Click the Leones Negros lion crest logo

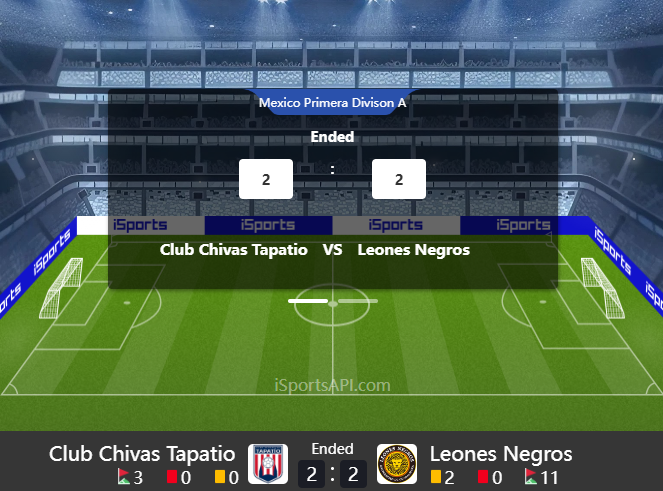(397, 464)
